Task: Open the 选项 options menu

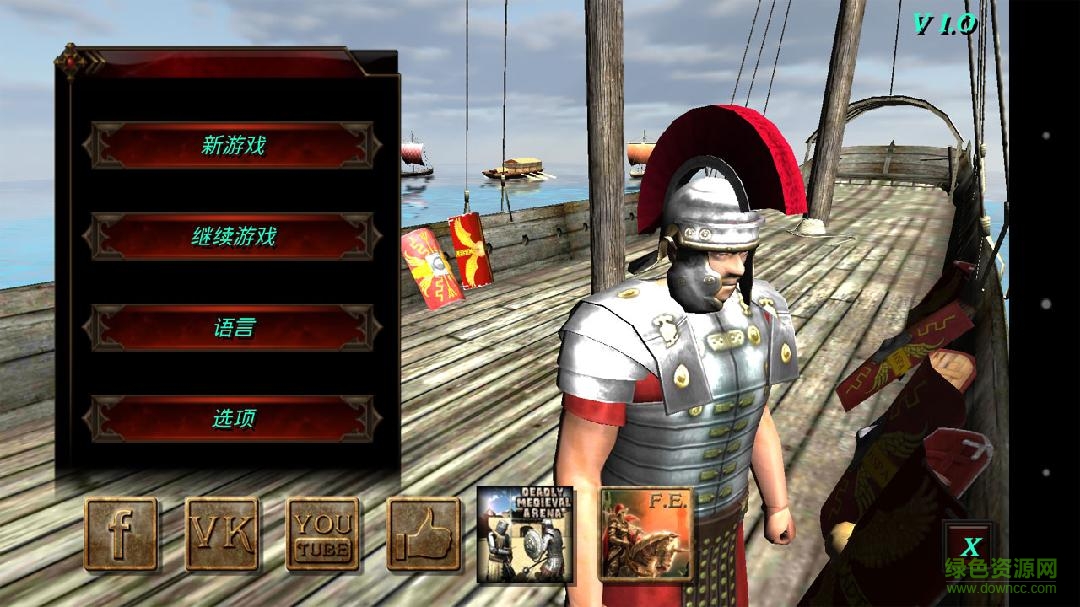Action: pos(232,419)
